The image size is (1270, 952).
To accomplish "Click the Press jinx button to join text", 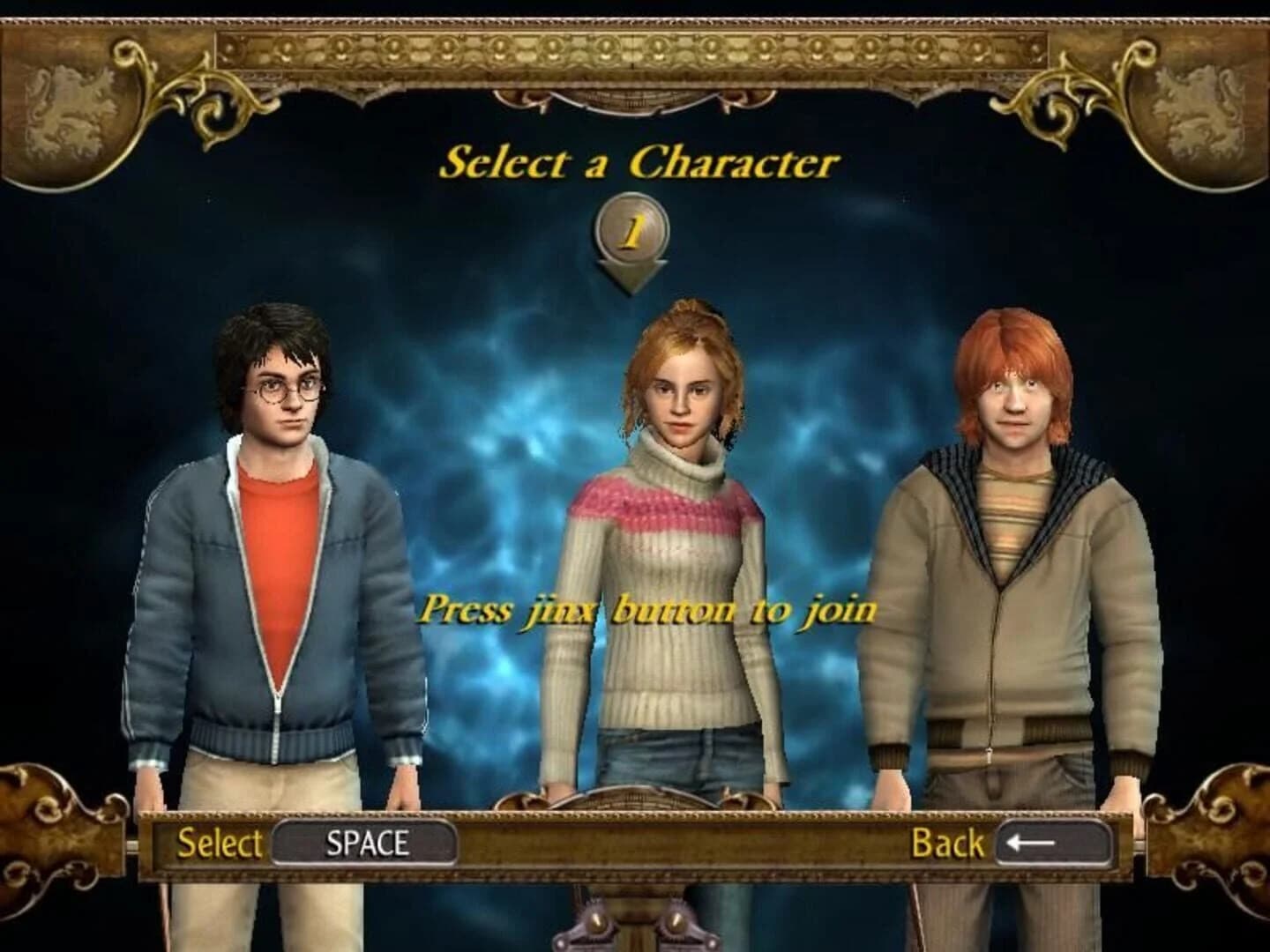I will (x=648, y=610).
